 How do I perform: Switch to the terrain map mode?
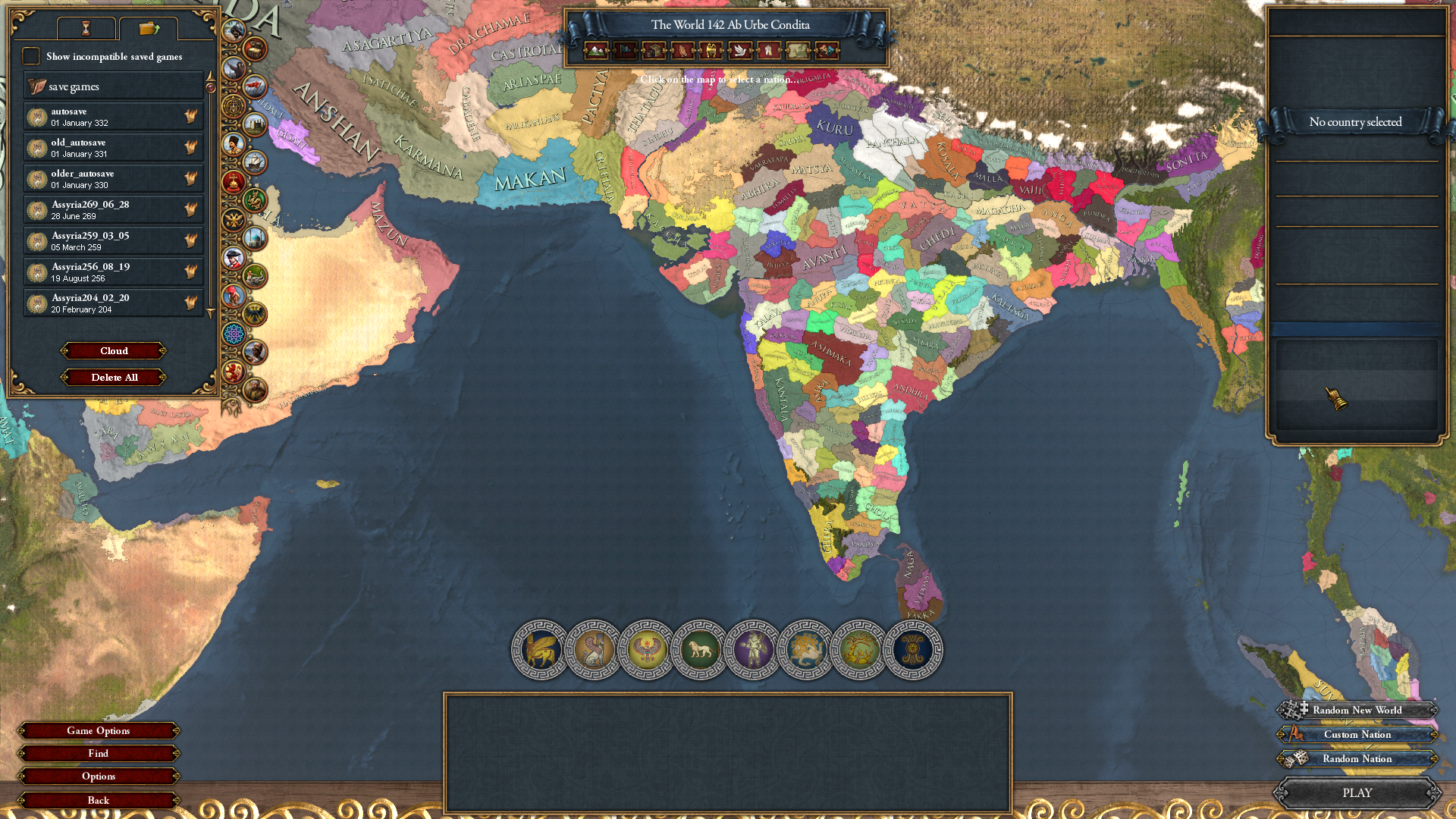[x=596, y=51]
